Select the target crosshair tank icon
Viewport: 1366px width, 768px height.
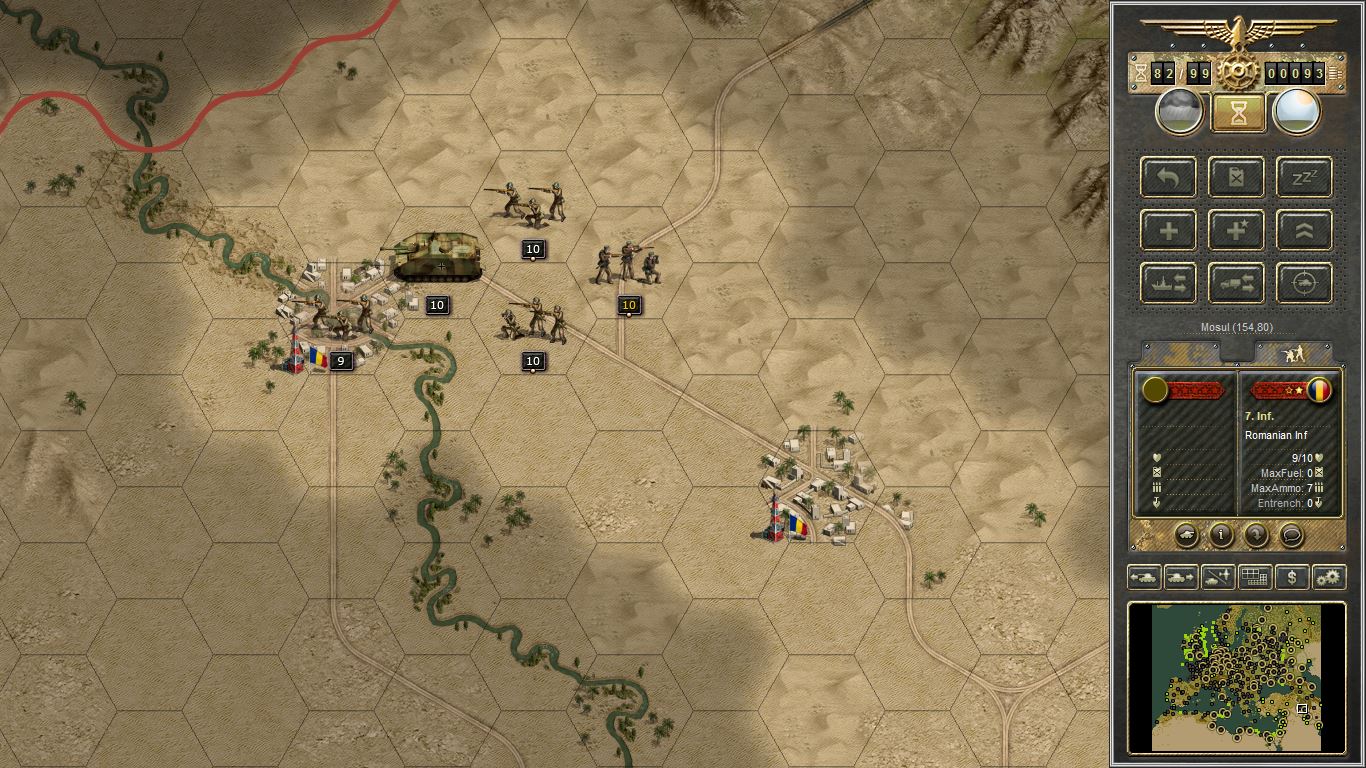1302,283
